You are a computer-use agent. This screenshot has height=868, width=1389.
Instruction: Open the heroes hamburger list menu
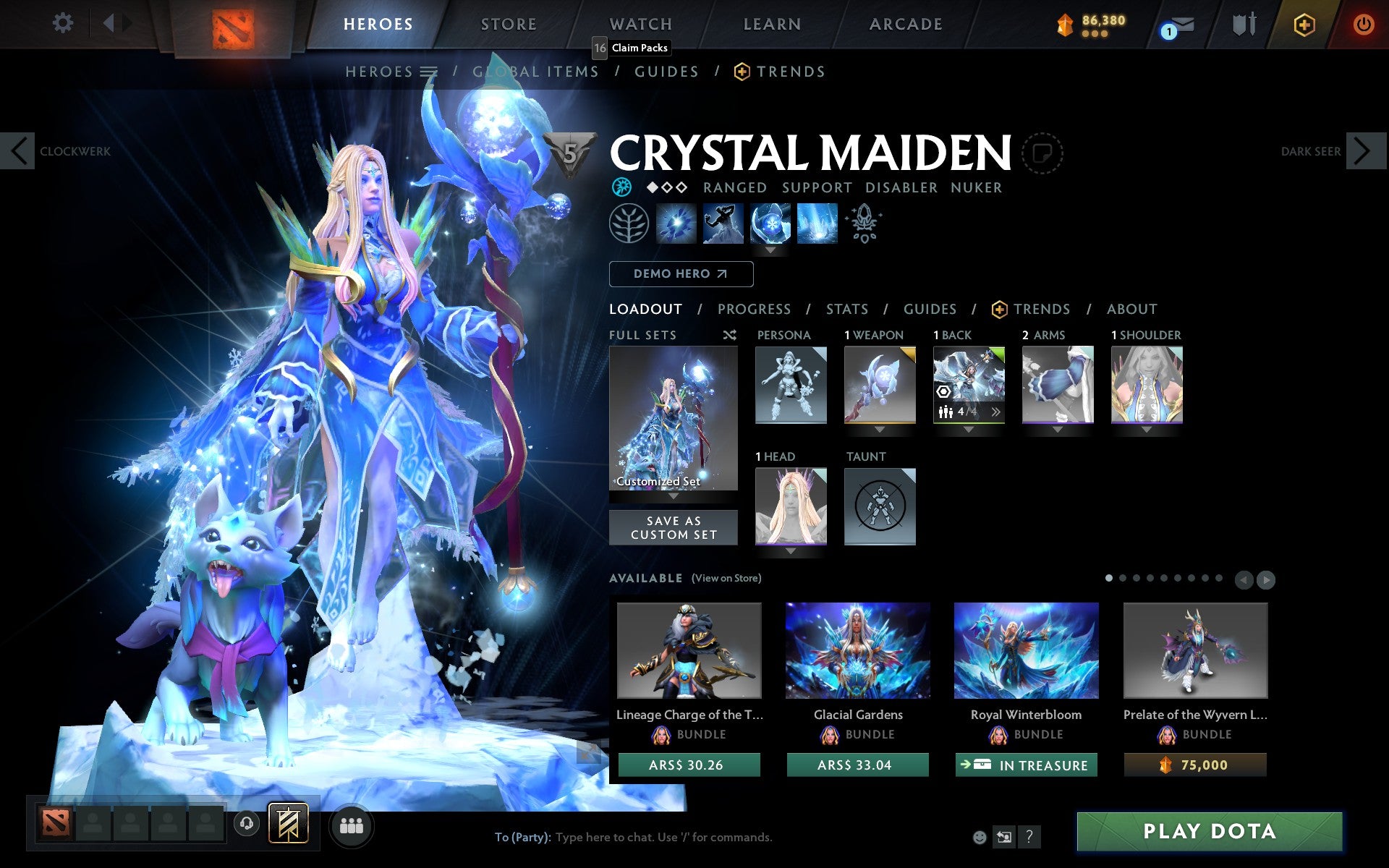(x=430, y=72)
